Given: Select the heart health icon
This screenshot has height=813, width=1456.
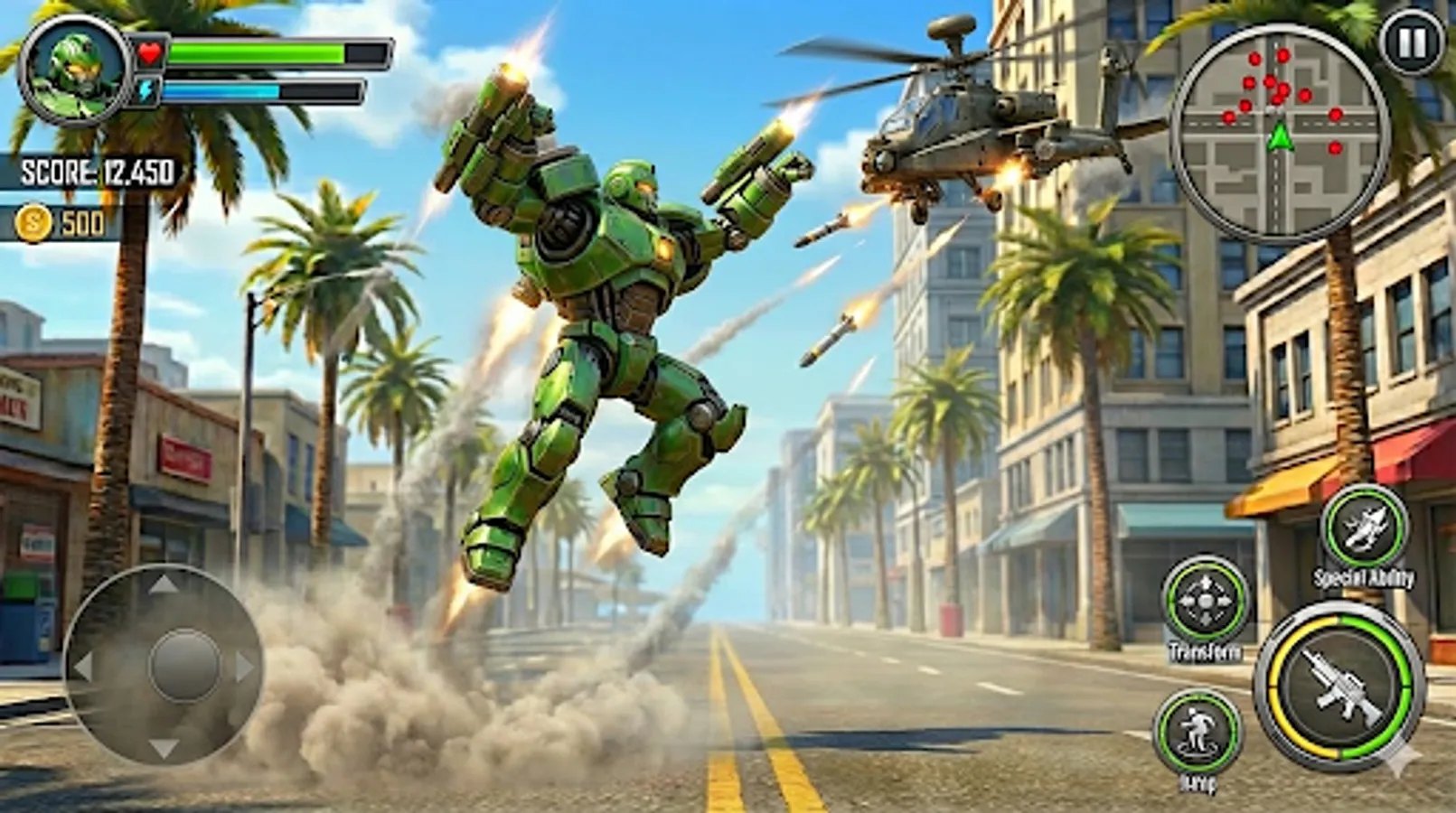Looking at the screenshot, I should [149, 51].
